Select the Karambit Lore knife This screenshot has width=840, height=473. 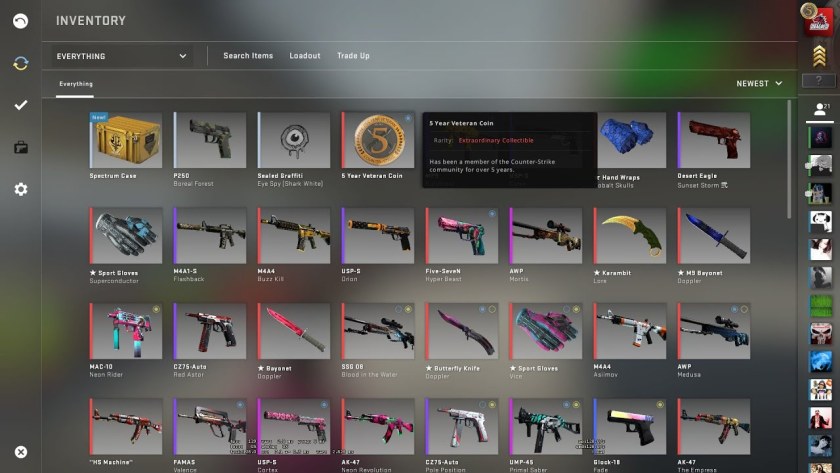(x=630, y=235)
